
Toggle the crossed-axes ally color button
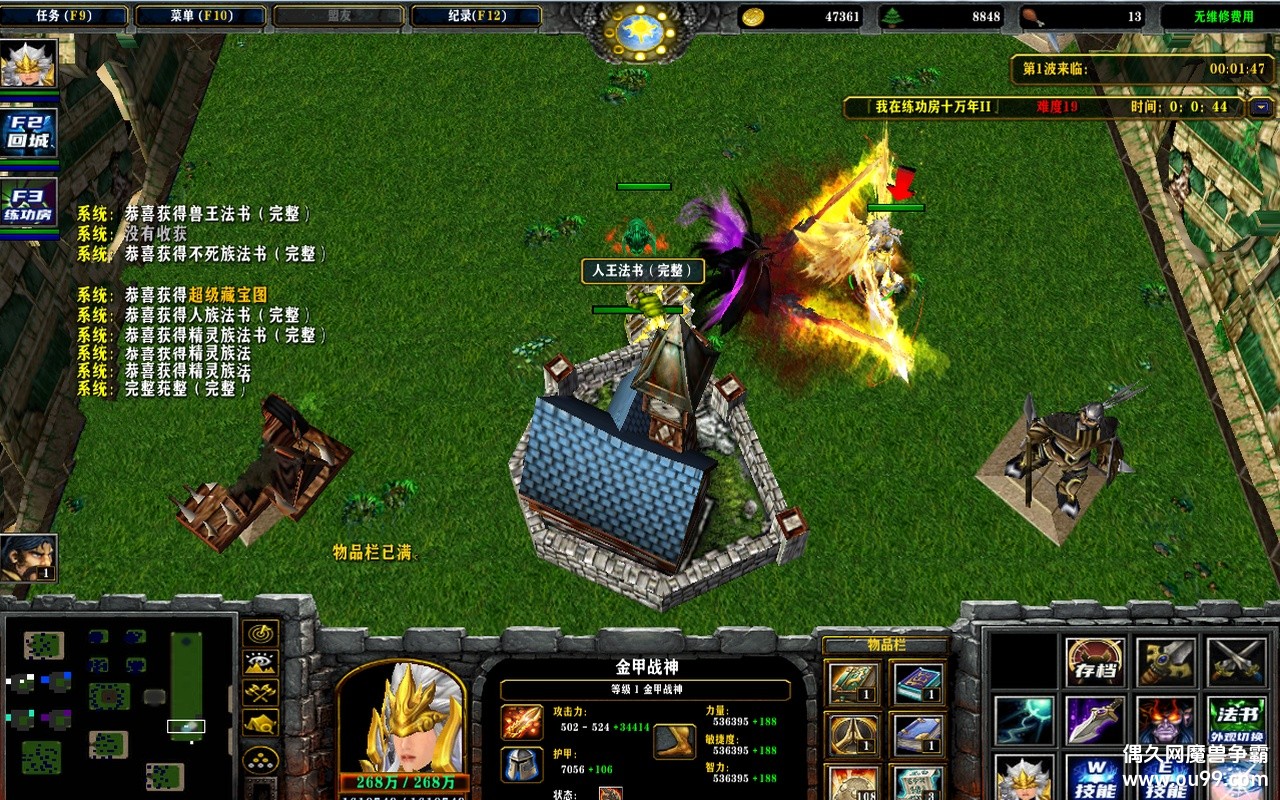point(261,692)
